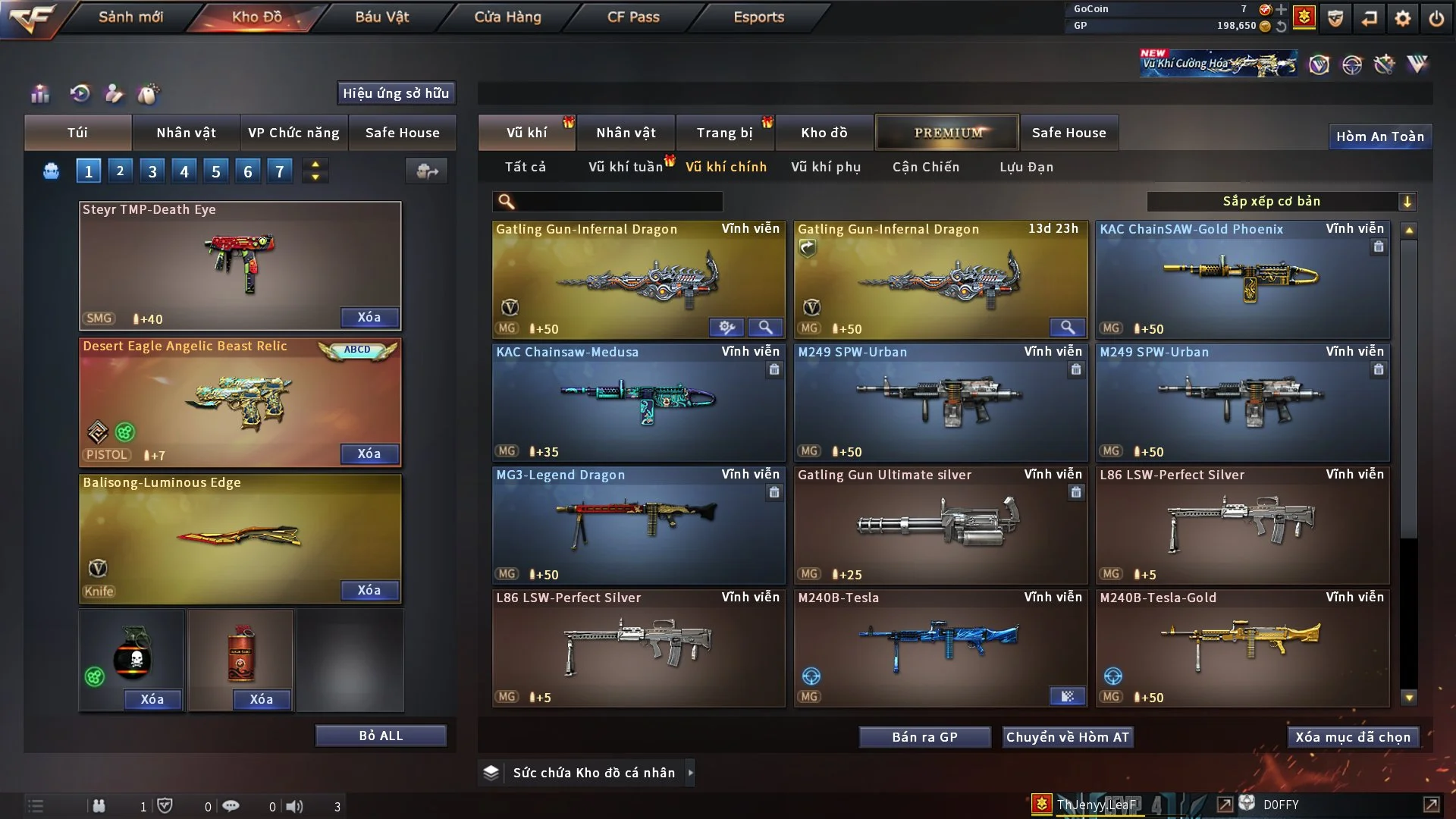Remove the Steyr TMP-Death Eye with Xóa
This screenshot has width=1456, height=819.
pos(369,317)
